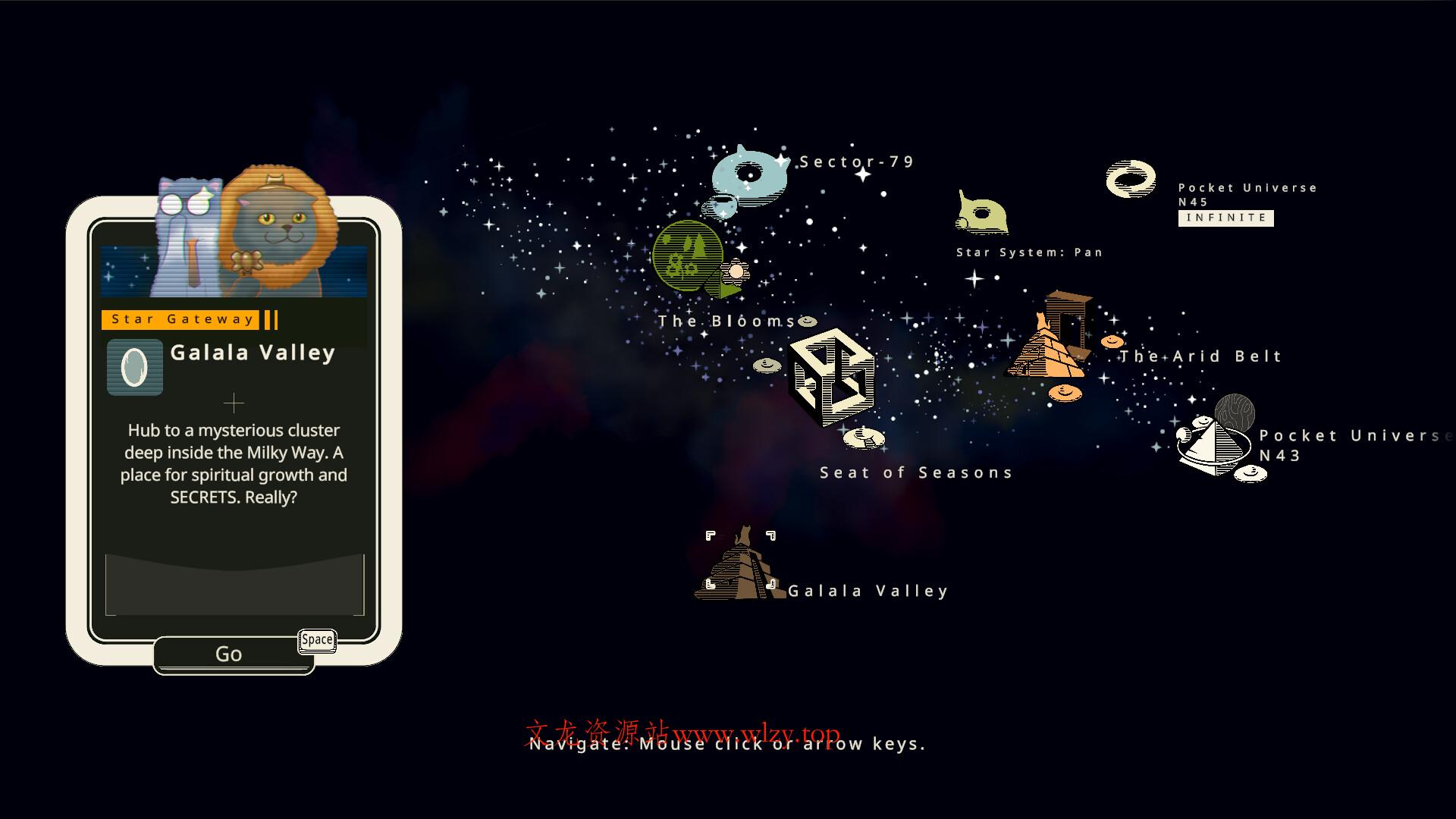The width and height of the screenshot is (1456, 819).
Task: Select the Seat of Seasons cube node
Action: tap(831, 376)
